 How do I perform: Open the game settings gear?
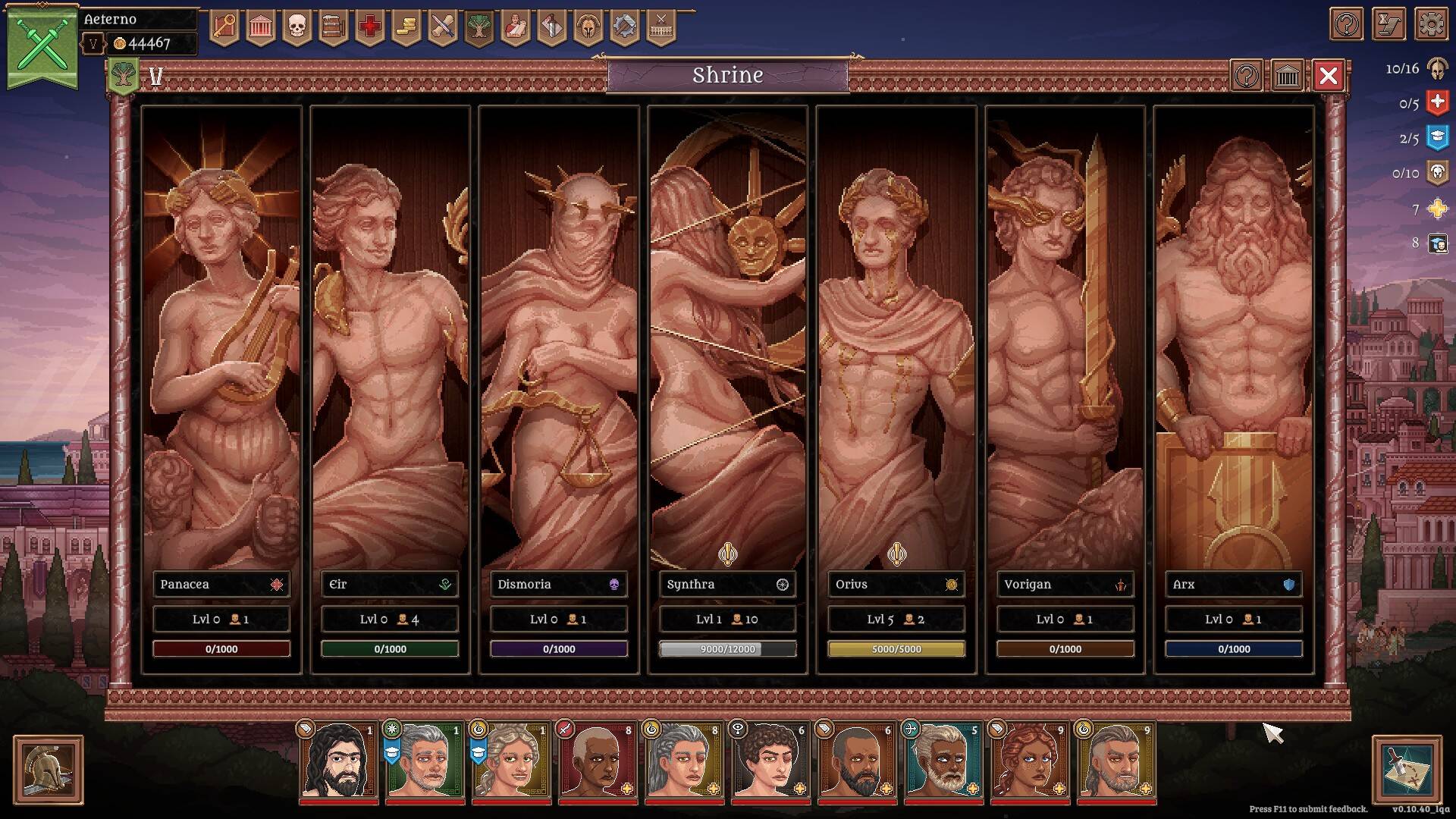[1430, 25]
